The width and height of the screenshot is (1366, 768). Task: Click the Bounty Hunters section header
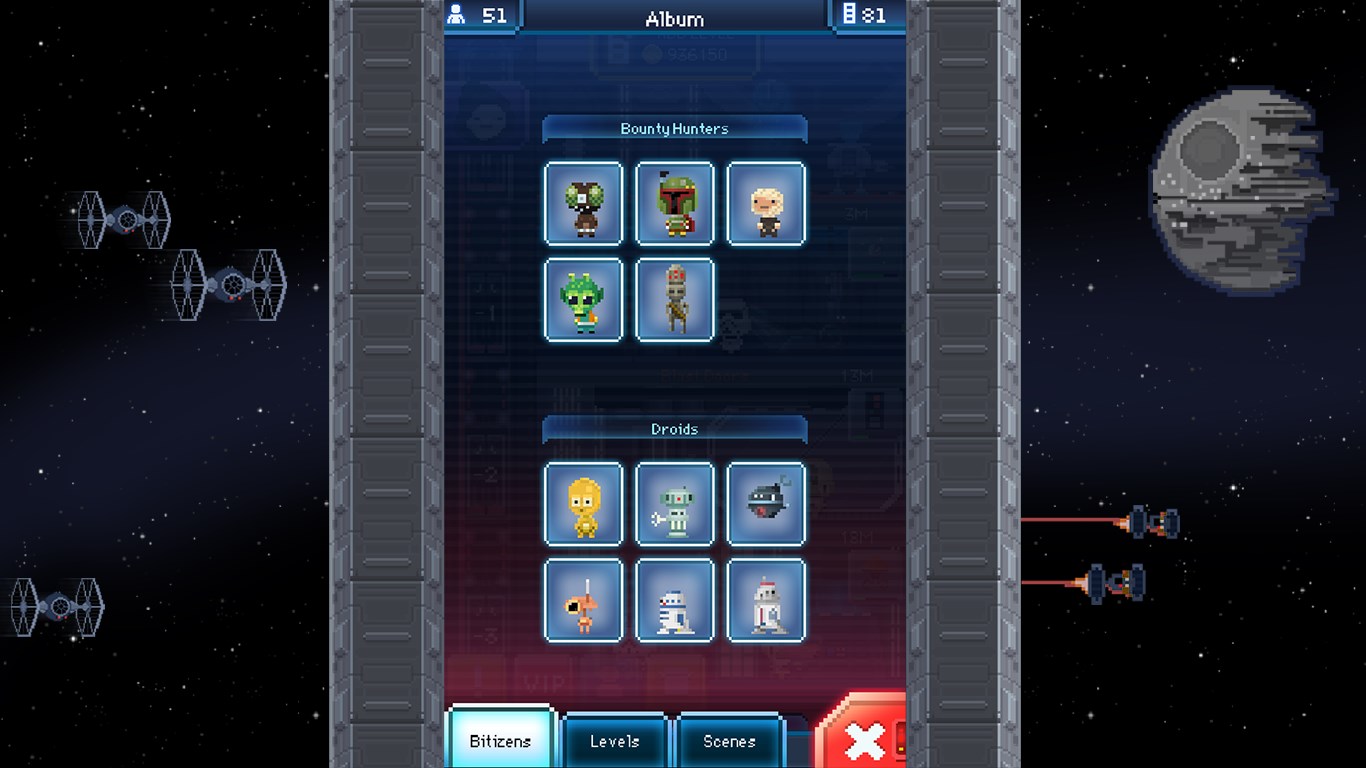(675, 128)
